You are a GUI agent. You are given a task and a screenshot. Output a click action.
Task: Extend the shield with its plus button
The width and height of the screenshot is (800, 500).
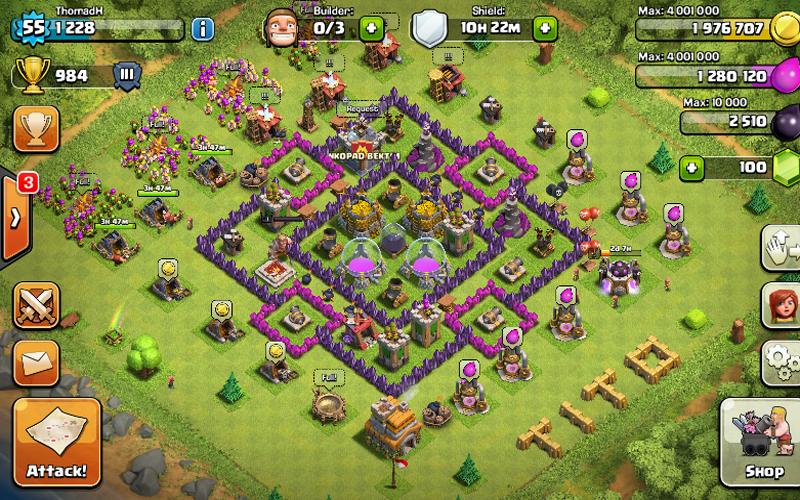pyautogui.click(x=545, y=28)
